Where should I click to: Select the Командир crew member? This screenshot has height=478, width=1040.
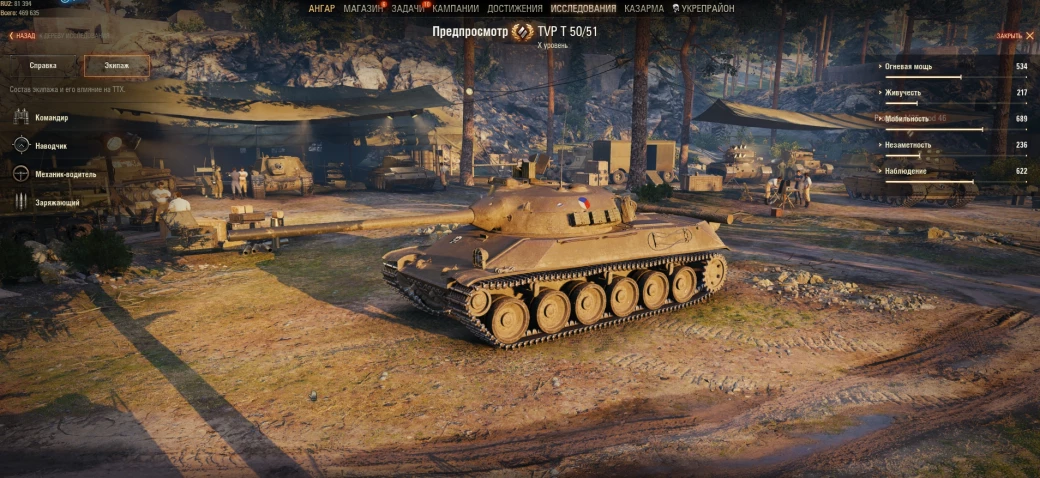(50, 118)
